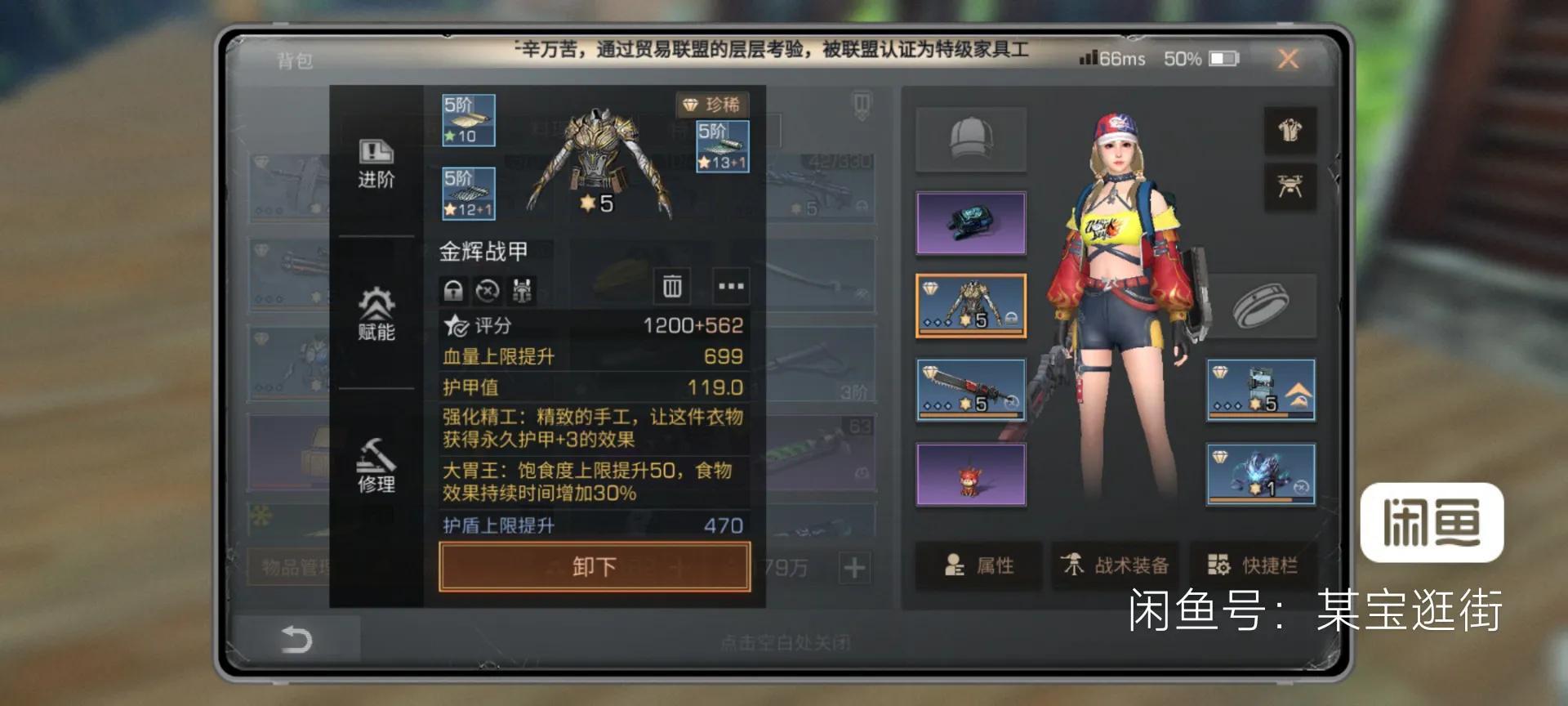Choose the 修理 repair option
This screenshot has width=1568, height=706.
coord(376,466)
